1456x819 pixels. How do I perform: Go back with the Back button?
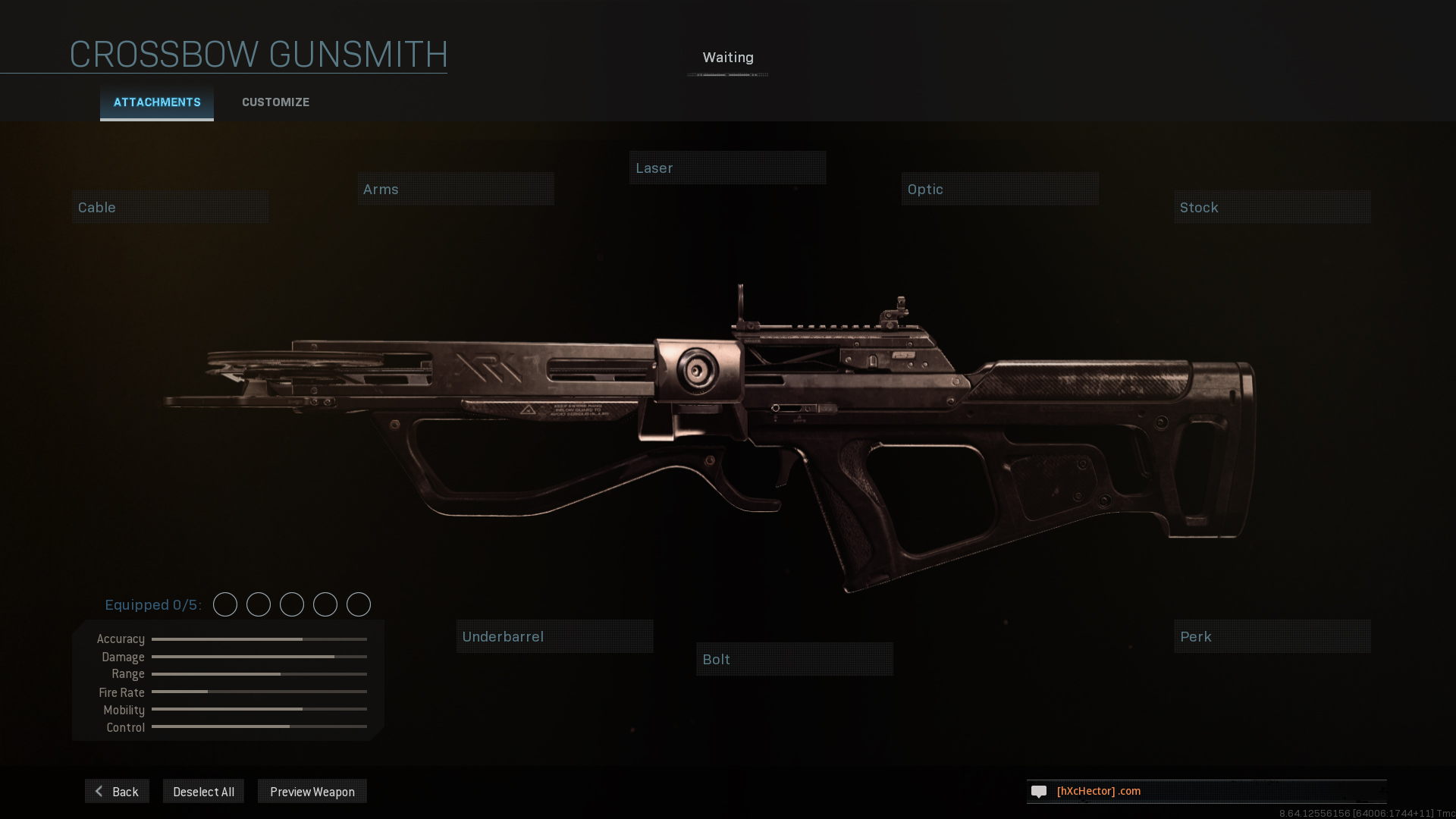pos(117,791)
